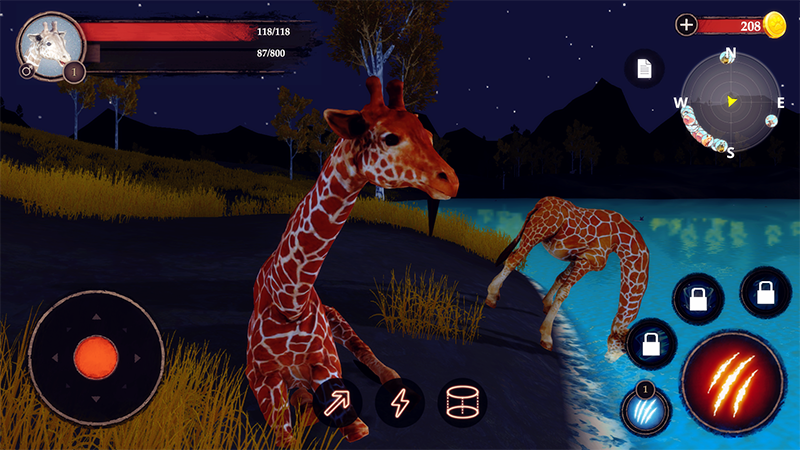800x450 pixels.
Task: Open the compass minimap
Action: tap(731, 101)
